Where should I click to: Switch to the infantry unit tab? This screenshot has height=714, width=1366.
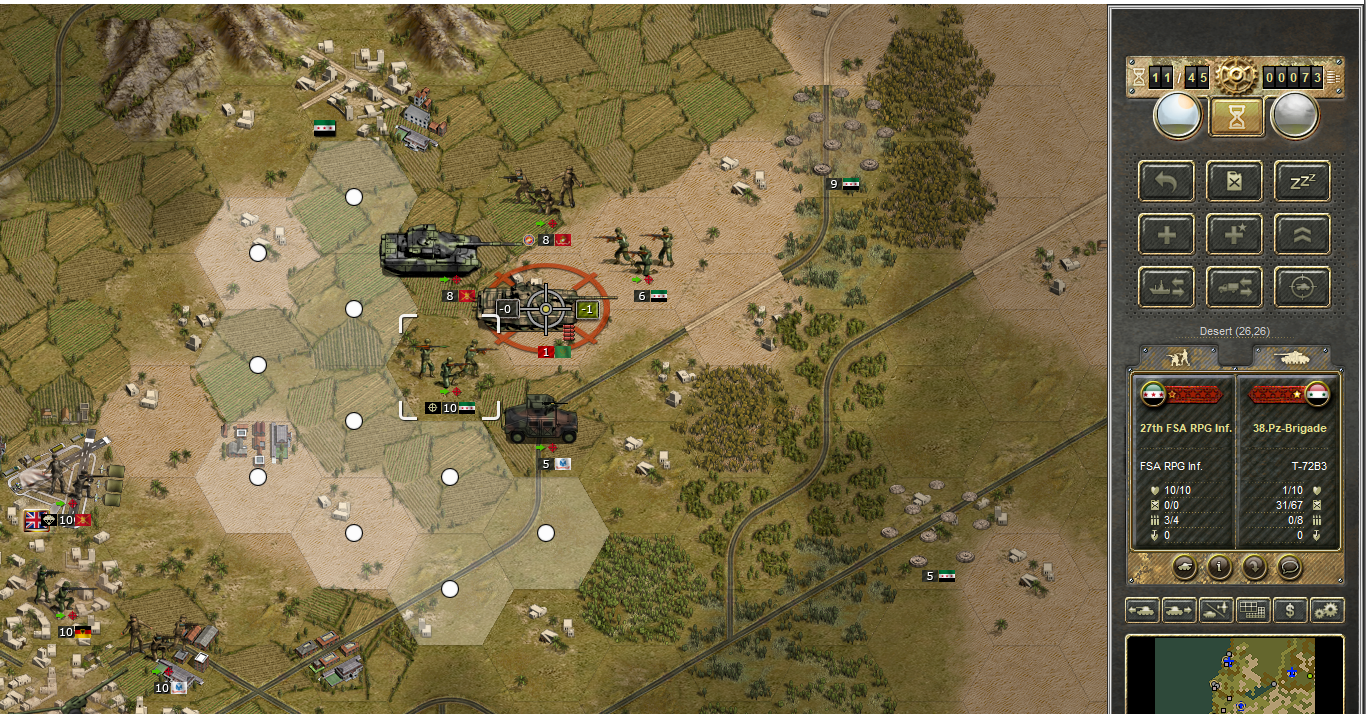(x=1179, y=356)
